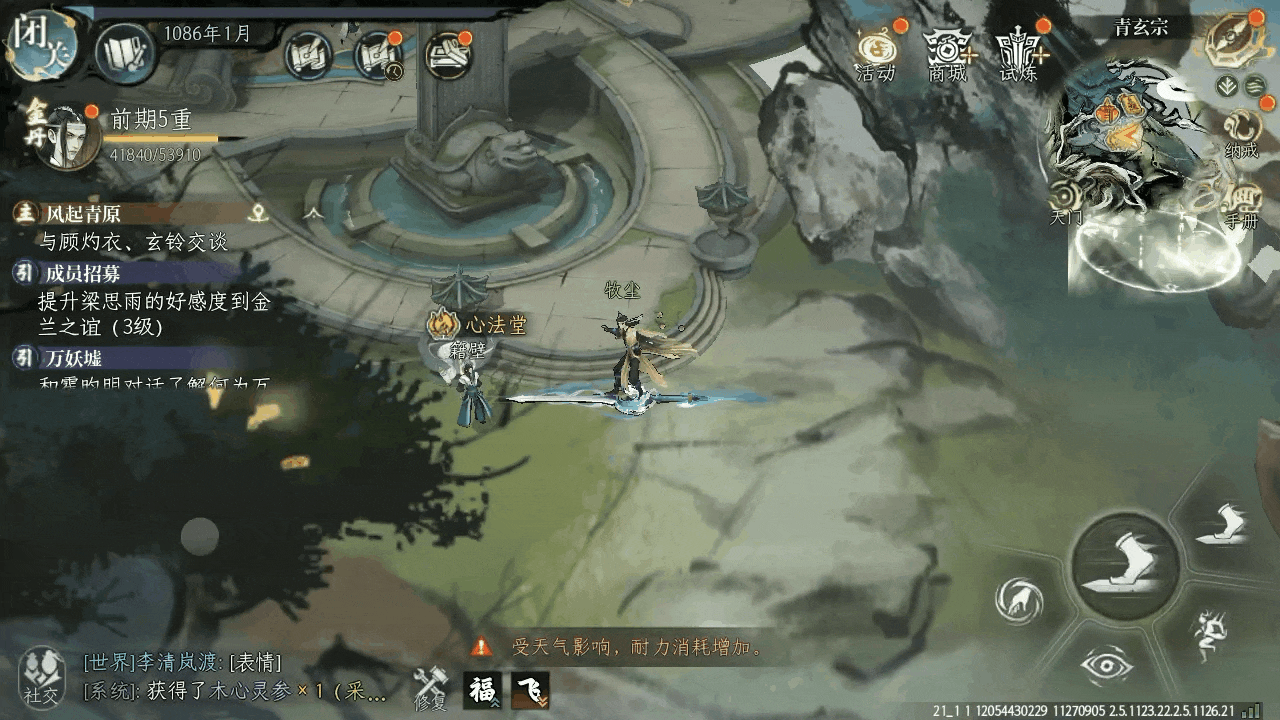
Task: Use the hand-swirl interact skill
Action: 1019,600
